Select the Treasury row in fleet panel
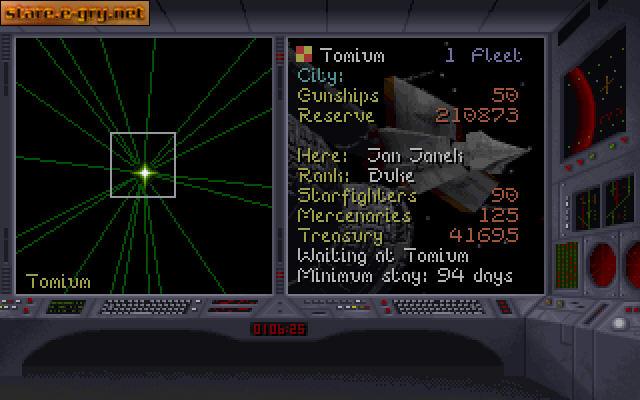The height and width of the screenshot is (400, 640). [x=408, y=235]
